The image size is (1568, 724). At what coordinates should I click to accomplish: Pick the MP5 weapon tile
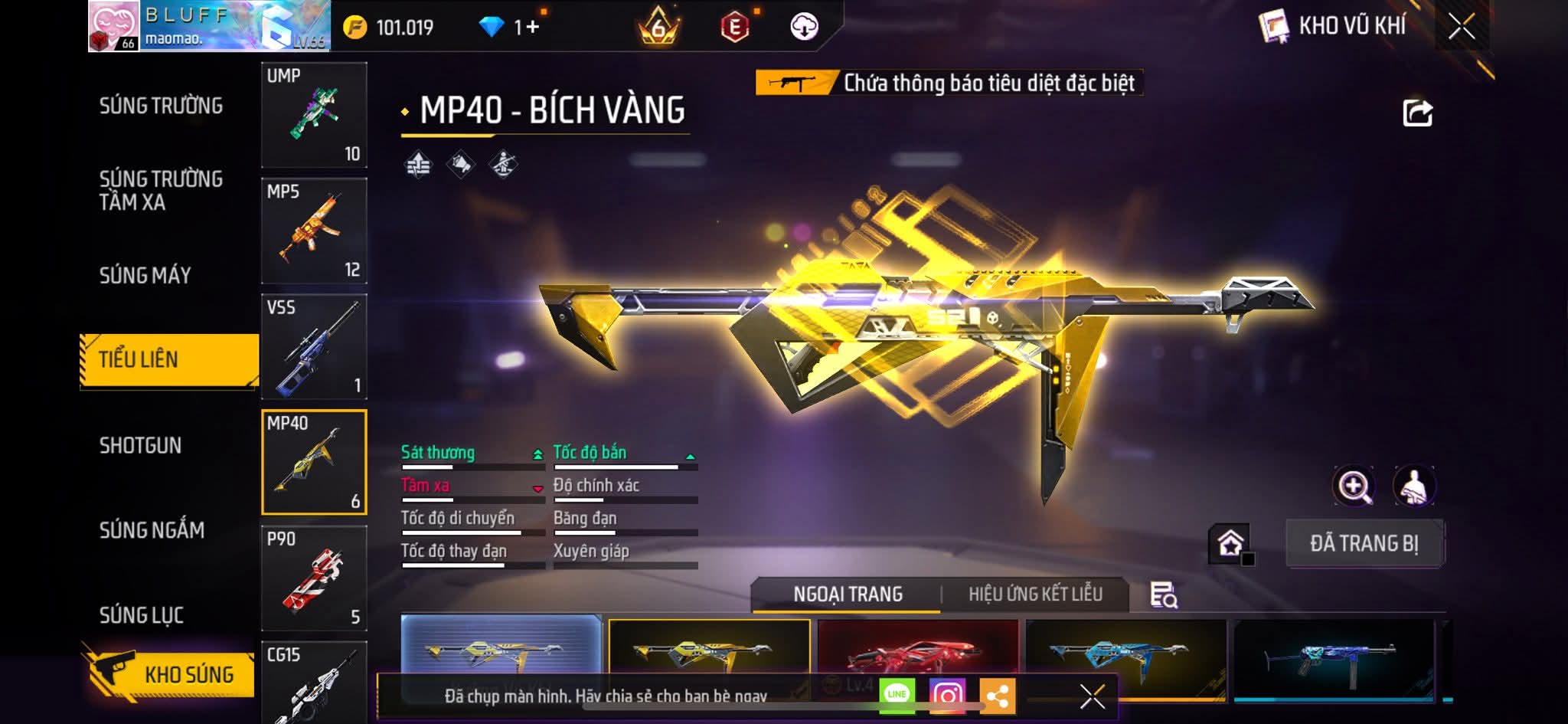314,231
